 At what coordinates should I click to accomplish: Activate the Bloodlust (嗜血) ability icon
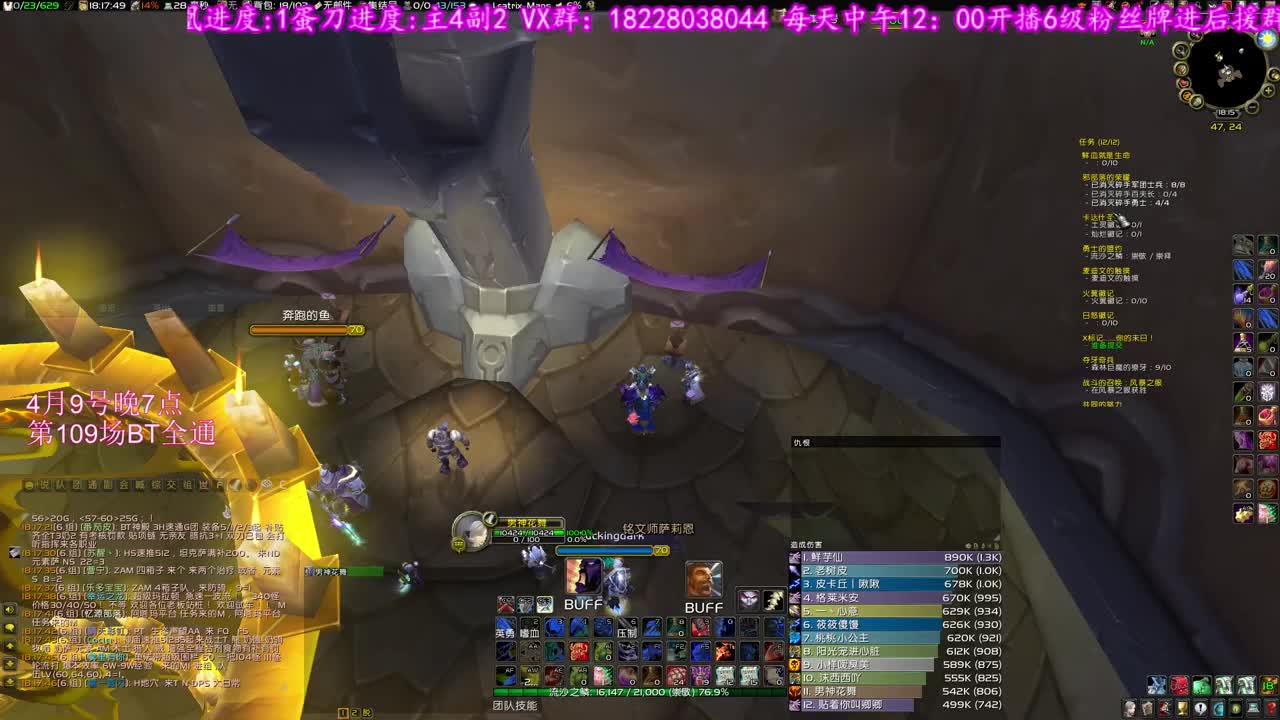click(529, 629)
